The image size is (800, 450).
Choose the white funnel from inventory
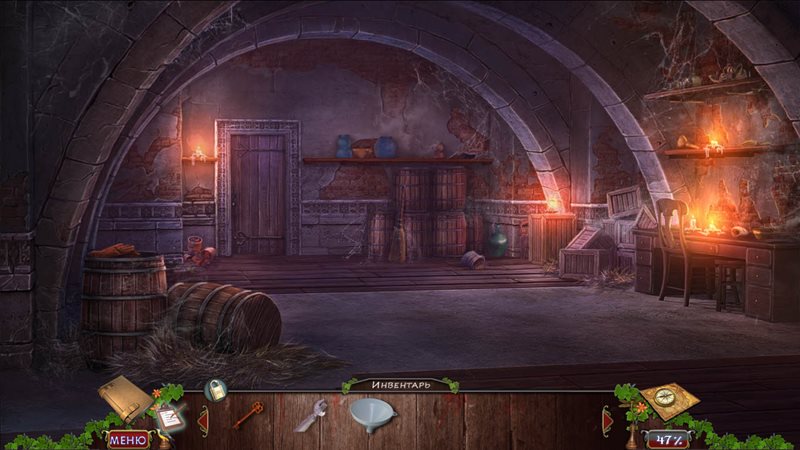pyautogui.click(x=372, y=412)
